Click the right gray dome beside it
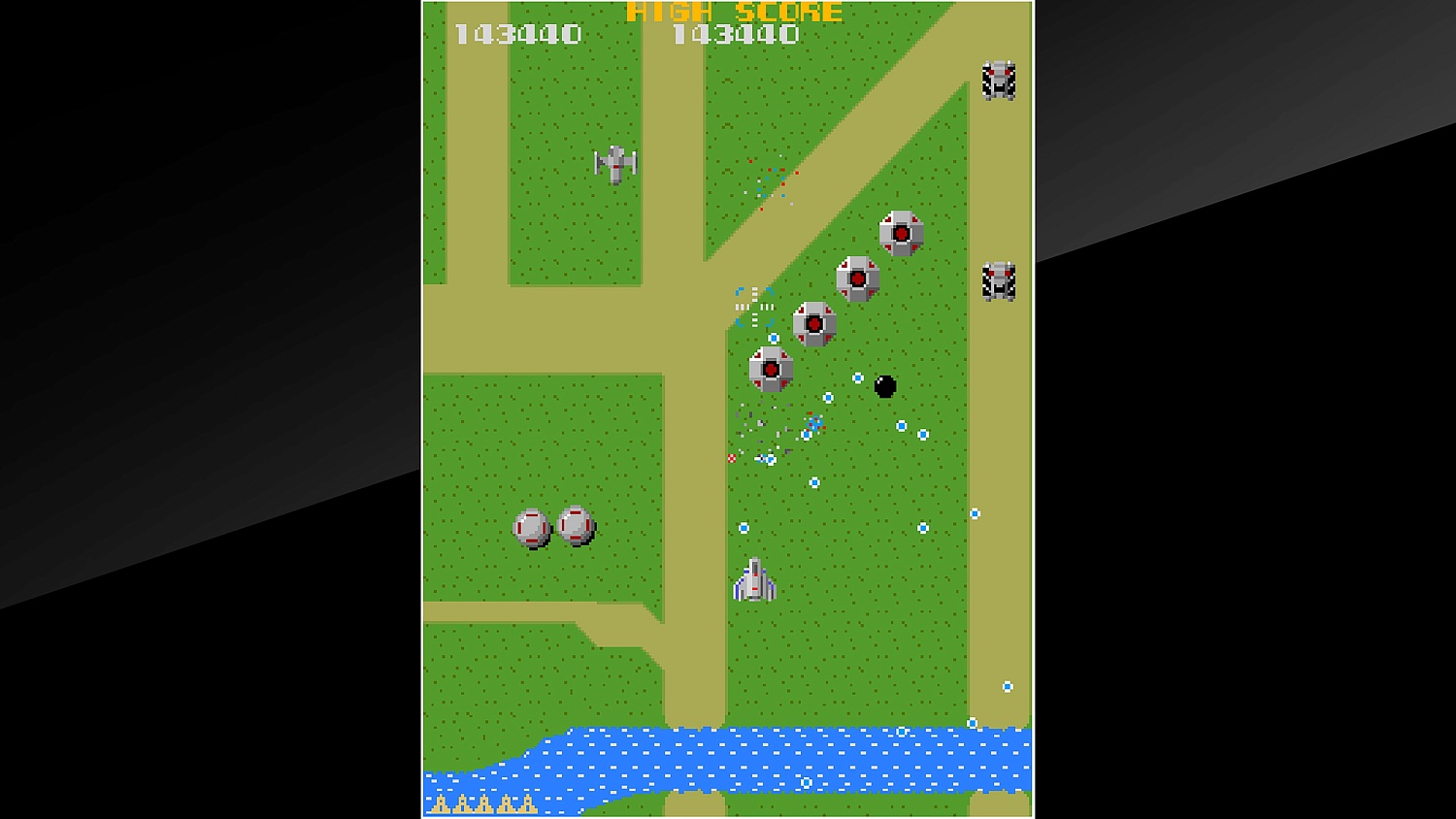Screen dimensions: 1456x819 (576, 523)
